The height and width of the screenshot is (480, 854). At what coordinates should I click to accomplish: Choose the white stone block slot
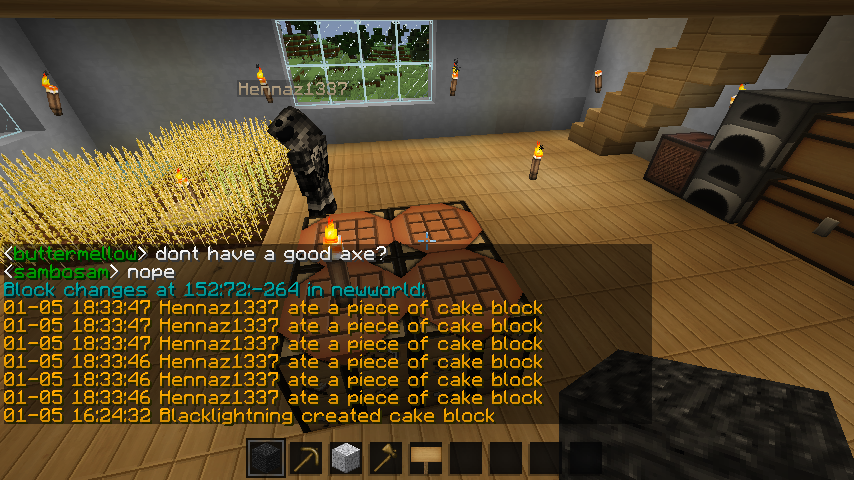345,459
